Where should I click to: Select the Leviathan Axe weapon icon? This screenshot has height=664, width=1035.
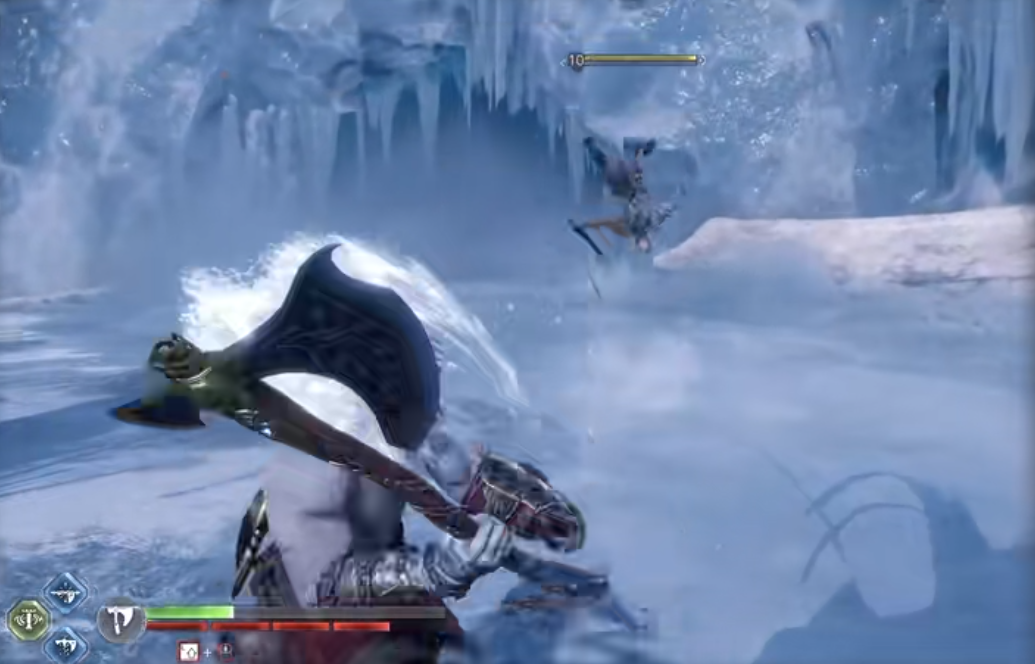pos(121,621)
